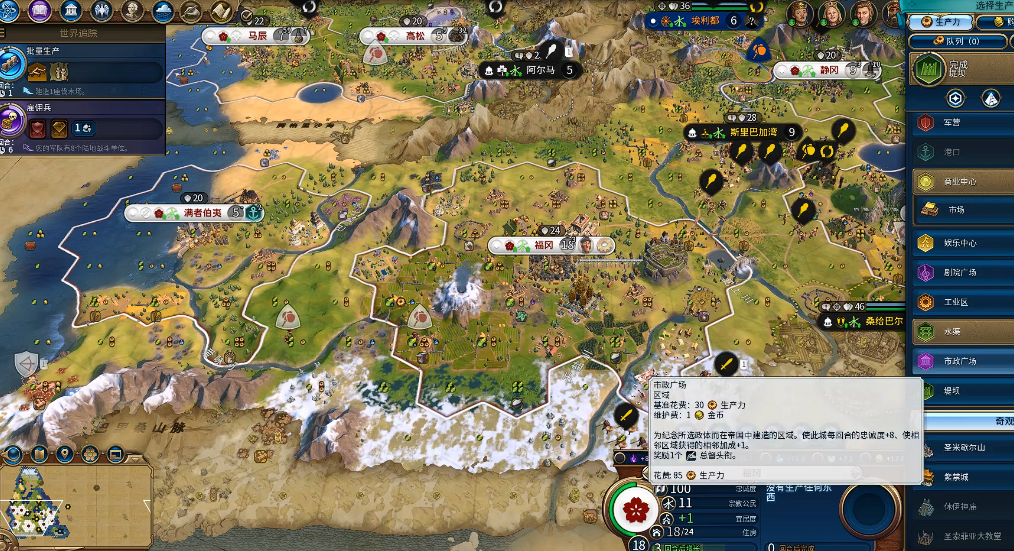The image size is (1014, 551).
Task: Open the government building icon
Action: (x=71, y=11)
